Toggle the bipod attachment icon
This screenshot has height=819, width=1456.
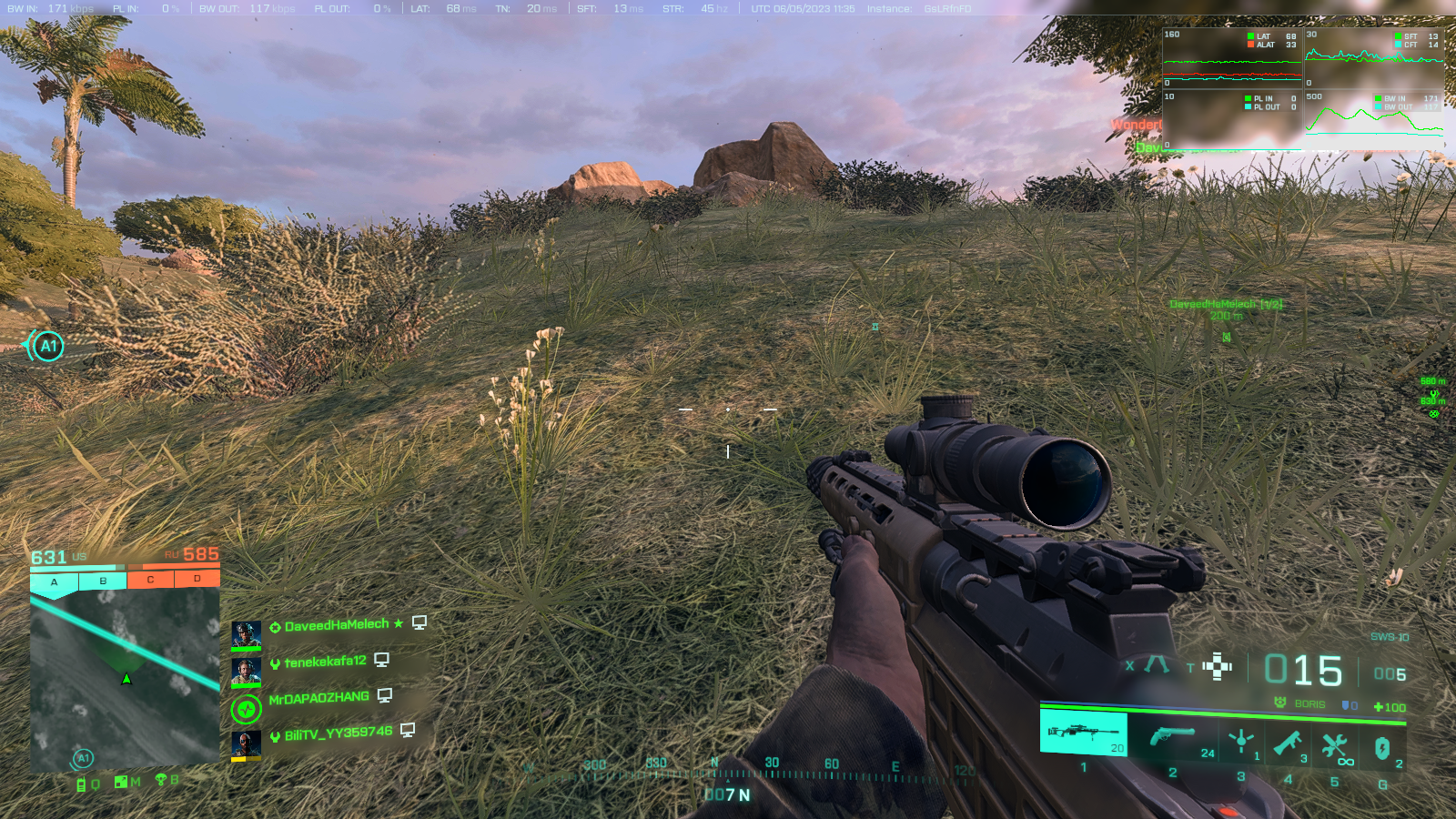(x=1157, y=665)
